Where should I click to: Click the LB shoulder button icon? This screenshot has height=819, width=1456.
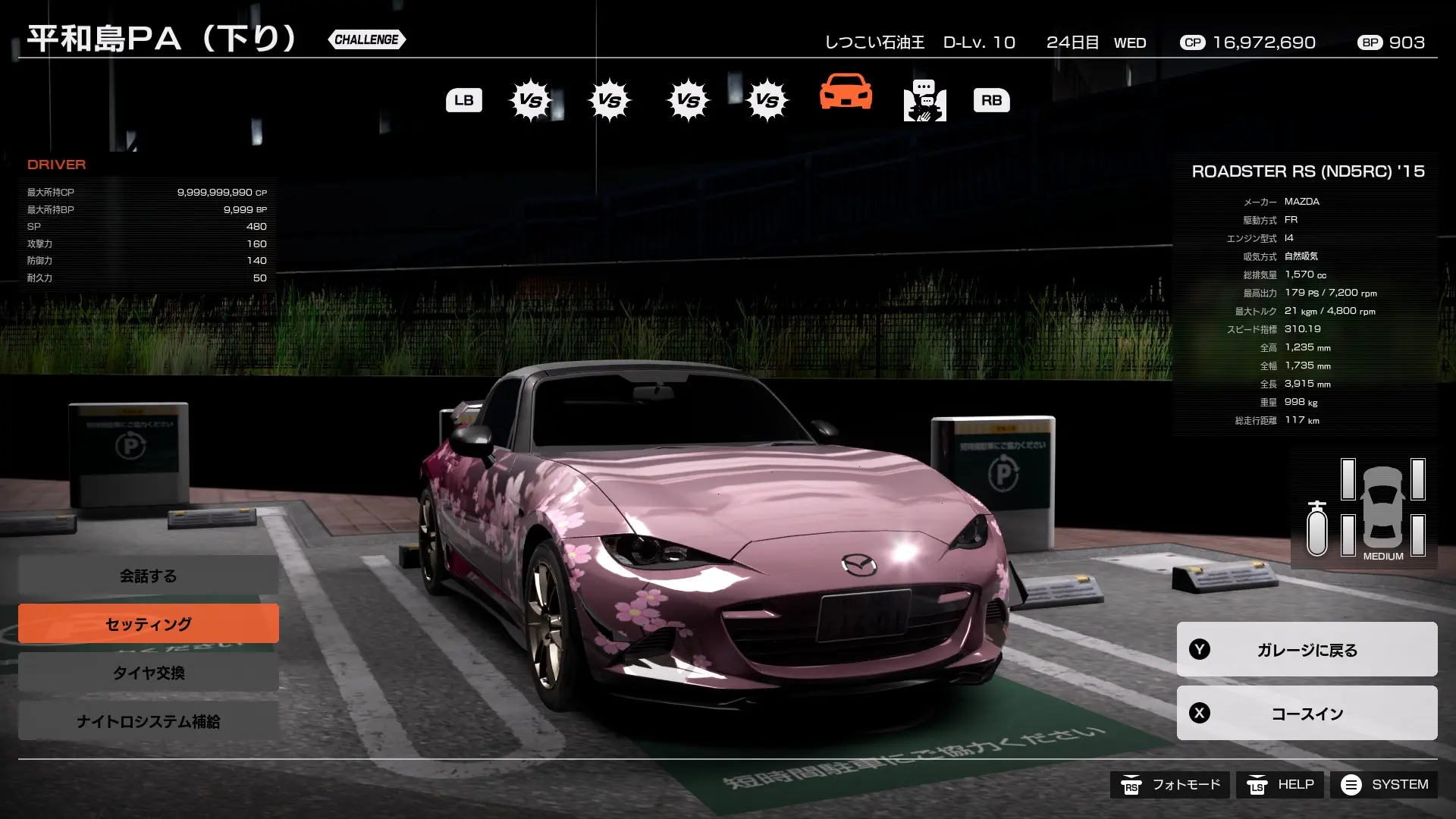click(463, 99)
